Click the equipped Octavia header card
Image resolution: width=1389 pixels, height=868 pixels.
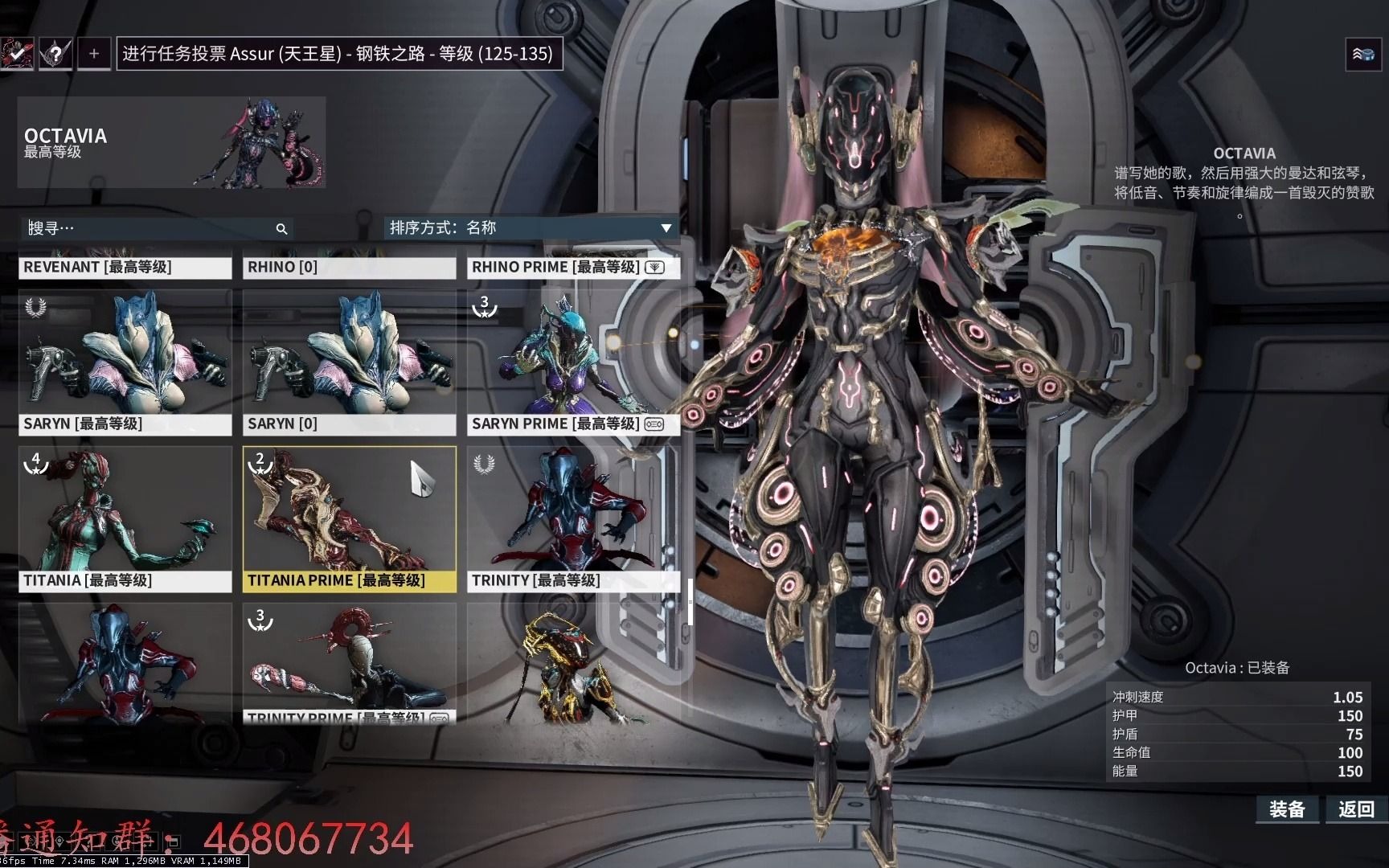tap(171, 142)
